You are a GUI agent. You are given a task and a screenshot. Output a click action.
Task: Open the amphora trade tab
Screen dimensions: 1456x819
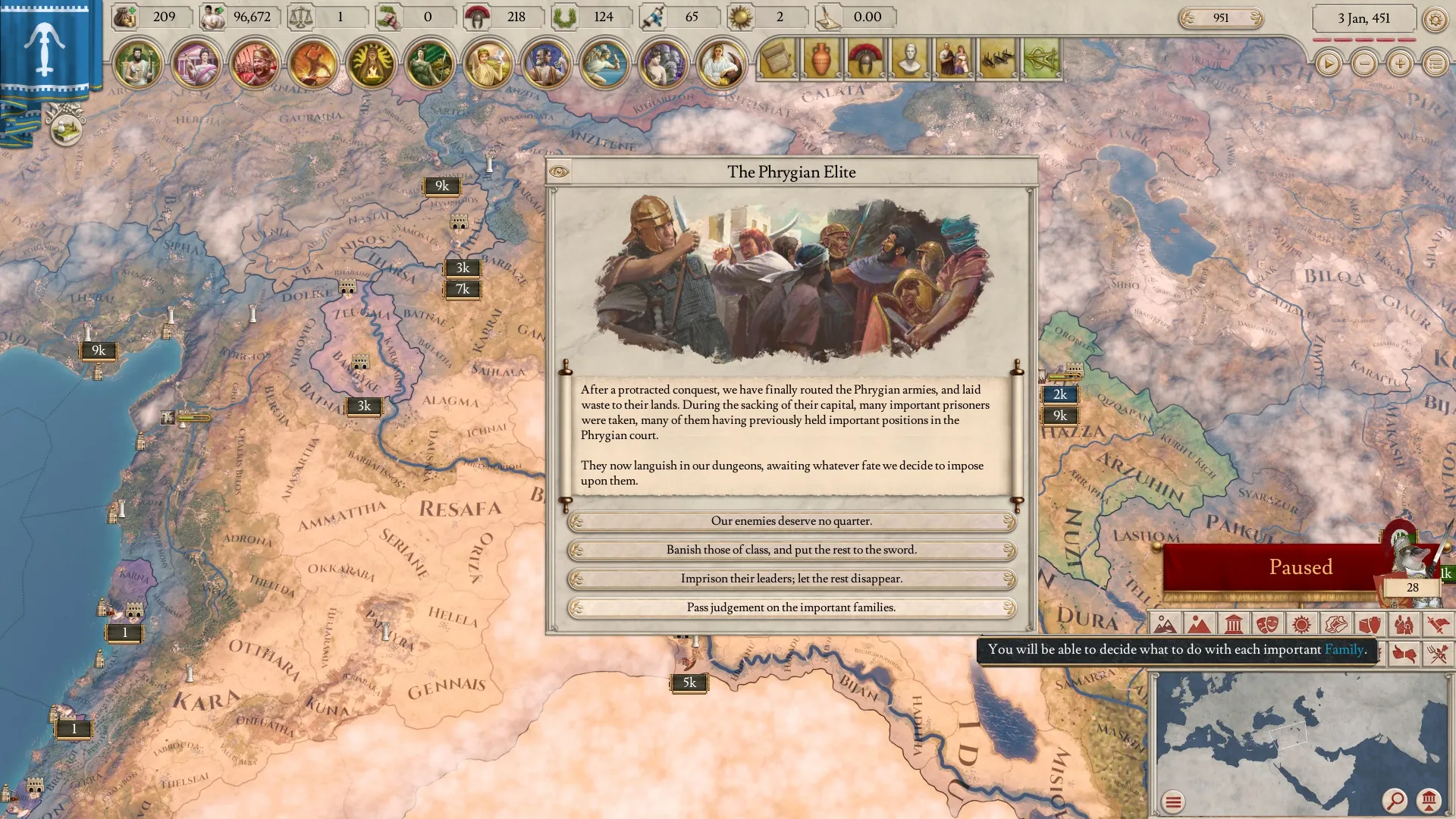[x=821, y=59]
